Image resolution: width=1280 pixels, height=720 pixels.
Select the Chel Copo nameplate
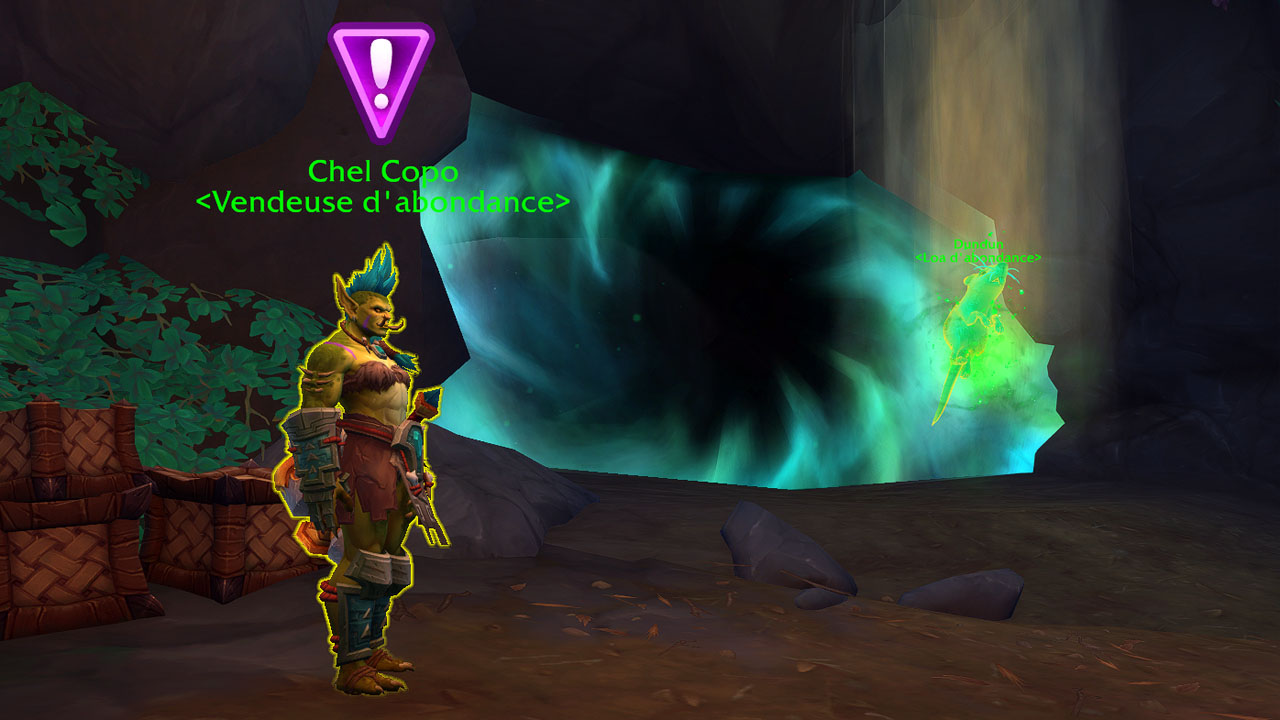(x=383, y=172)
